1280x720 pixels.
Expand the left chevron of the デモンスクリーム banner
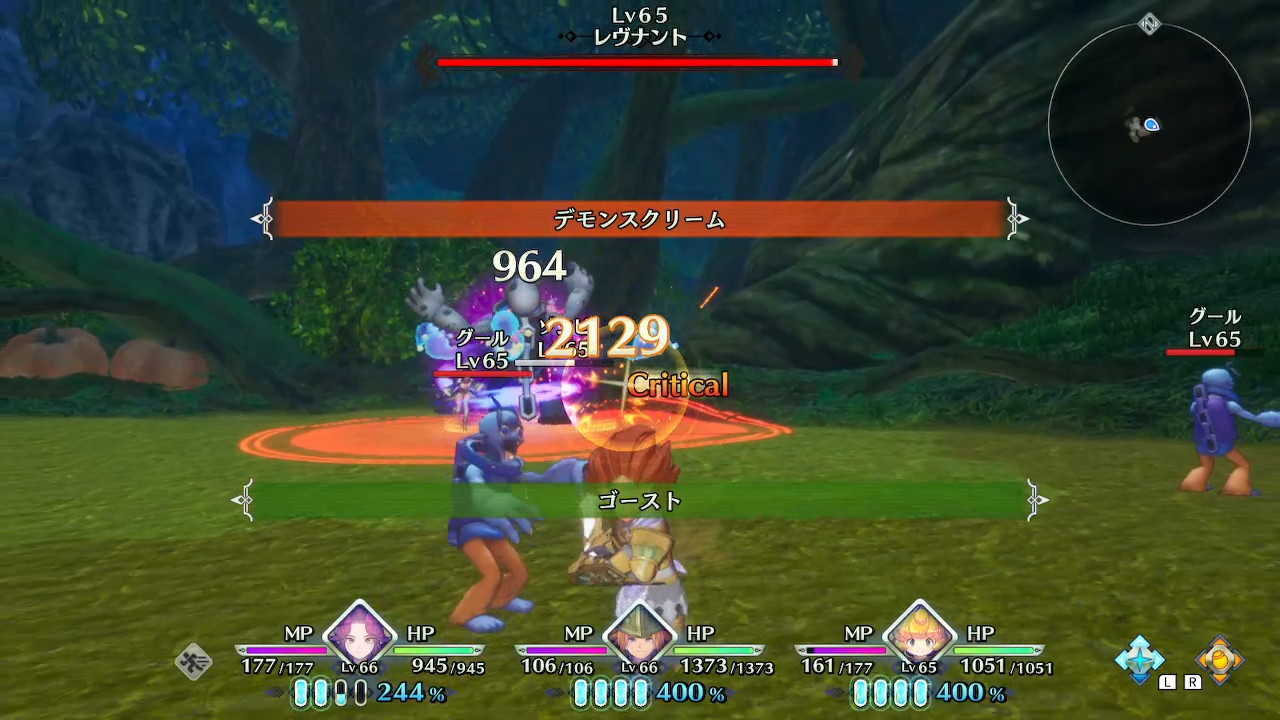pos(268,218)
